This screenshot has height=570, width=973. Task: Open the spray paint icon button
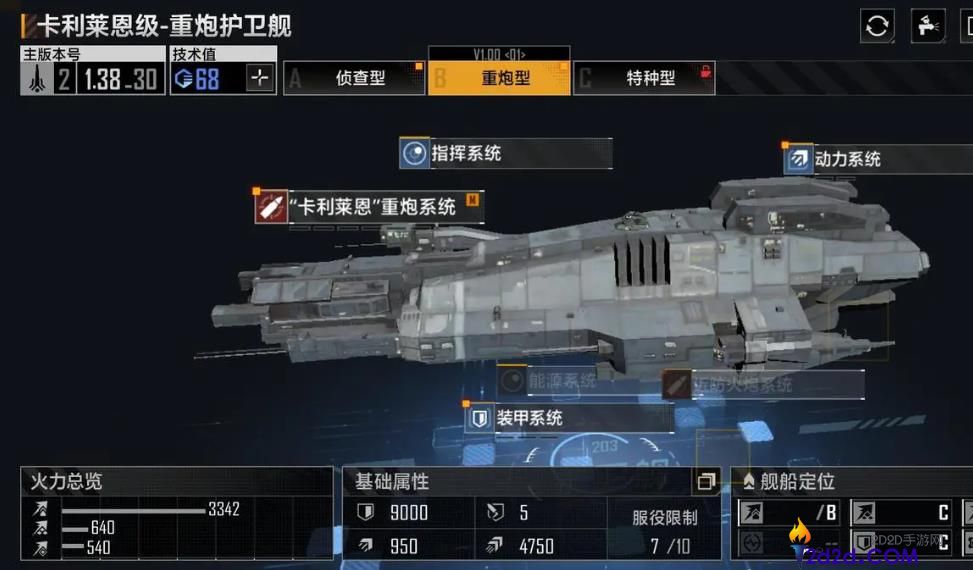pyautogui.click(x=927, y=25)
